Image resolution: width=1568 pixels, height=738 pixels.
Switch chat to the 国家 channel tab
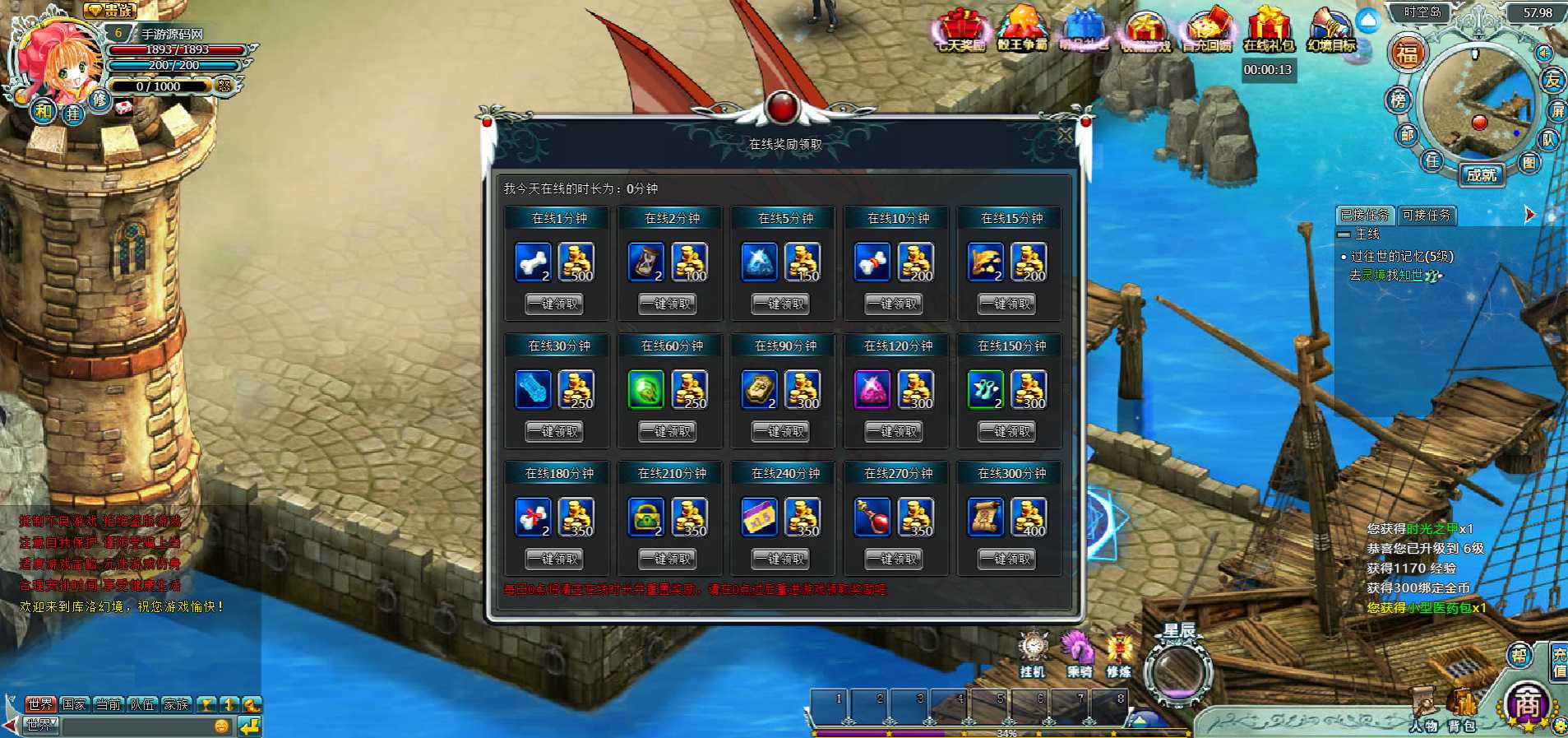74,704
